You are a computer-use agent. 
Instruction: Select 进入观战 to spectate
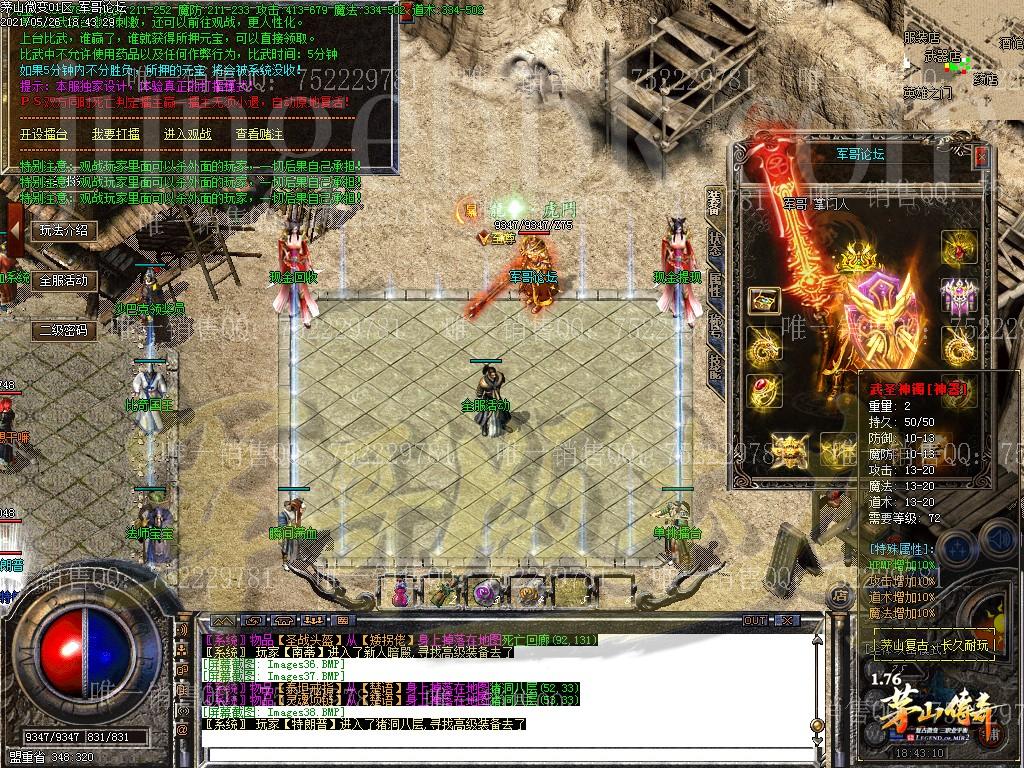pos(188,134)
